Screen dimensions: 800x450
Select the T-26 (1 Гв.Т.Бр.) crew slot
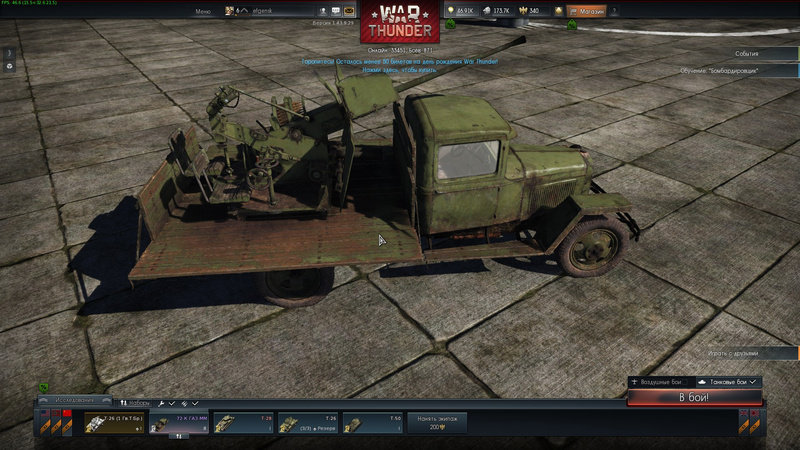click(114, 423)
